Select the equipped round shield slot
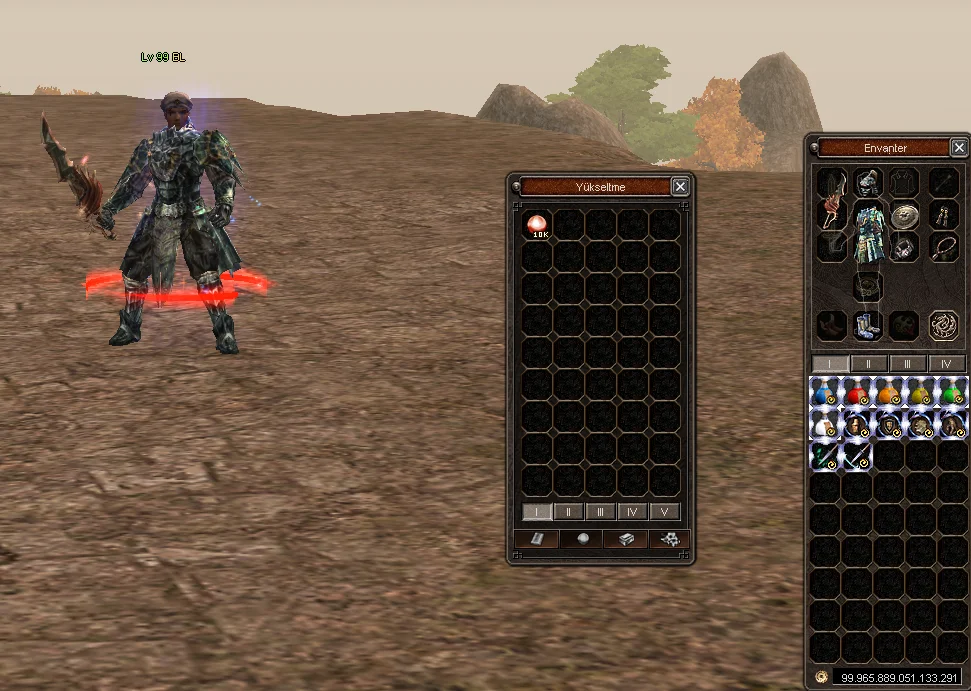The width and height of the screenshot is (971, 691). [x=905, y=216]
